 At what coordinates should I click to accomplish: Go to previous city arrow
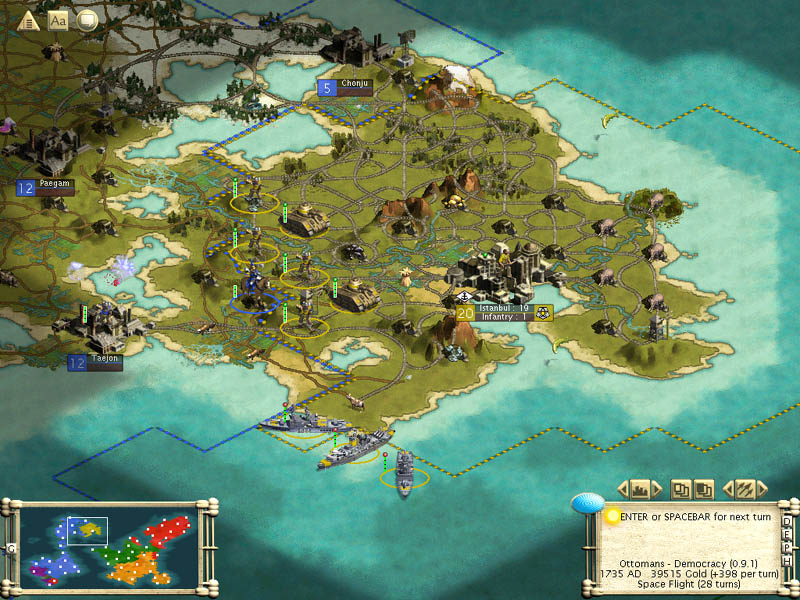pyautogui.click(x=622, y=489)
